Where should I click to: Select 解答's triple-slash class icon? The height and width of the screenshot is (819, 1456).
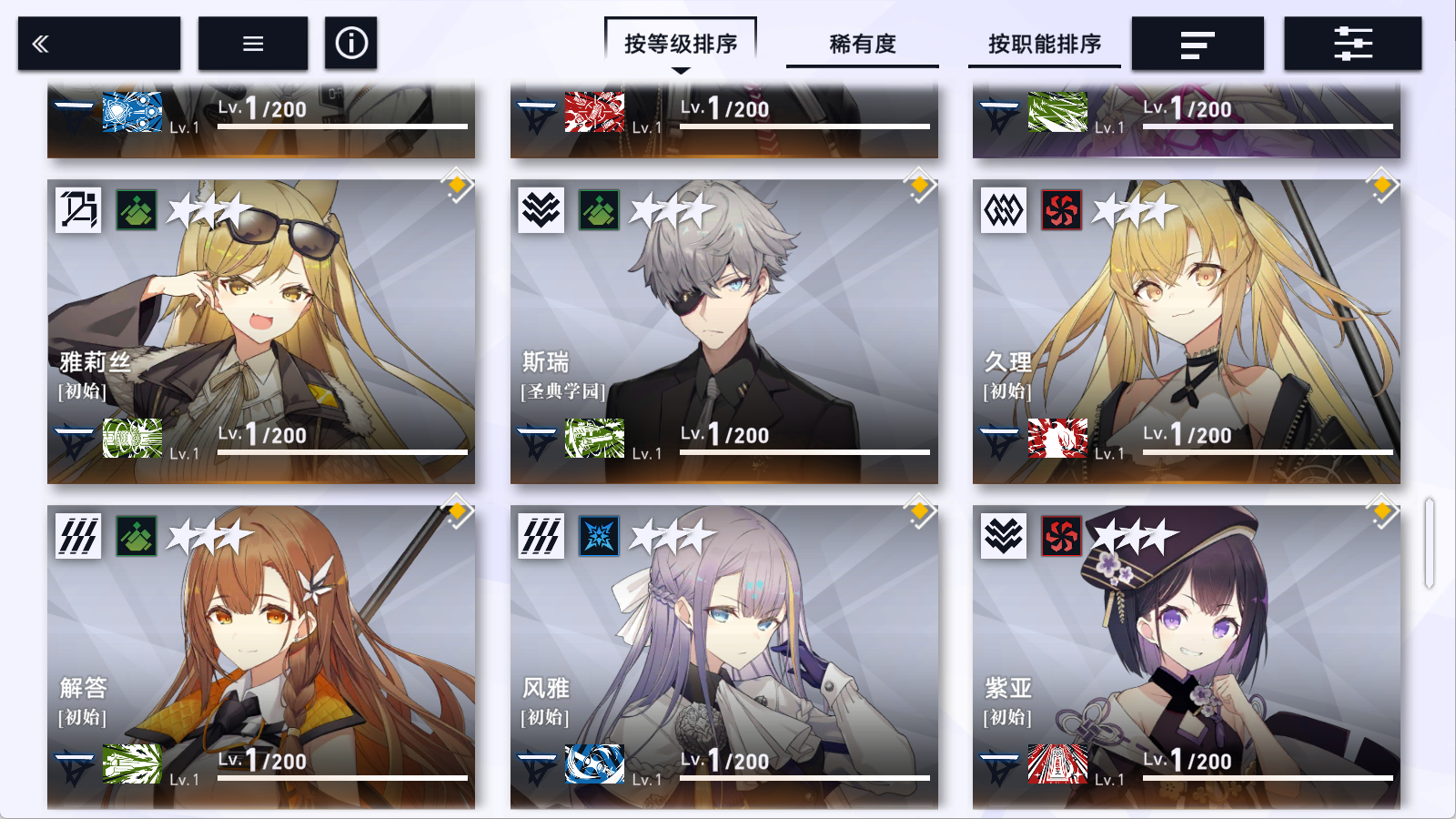(77, 536)
